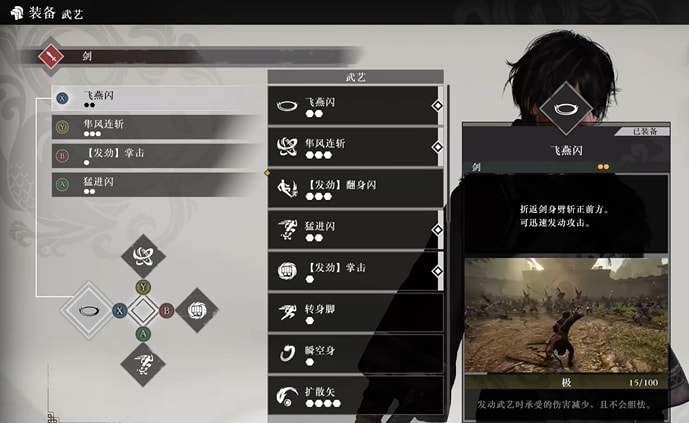The image size is (689, 423).
Task: Choose the 转身脚 martial art entry
Action: 356,312
